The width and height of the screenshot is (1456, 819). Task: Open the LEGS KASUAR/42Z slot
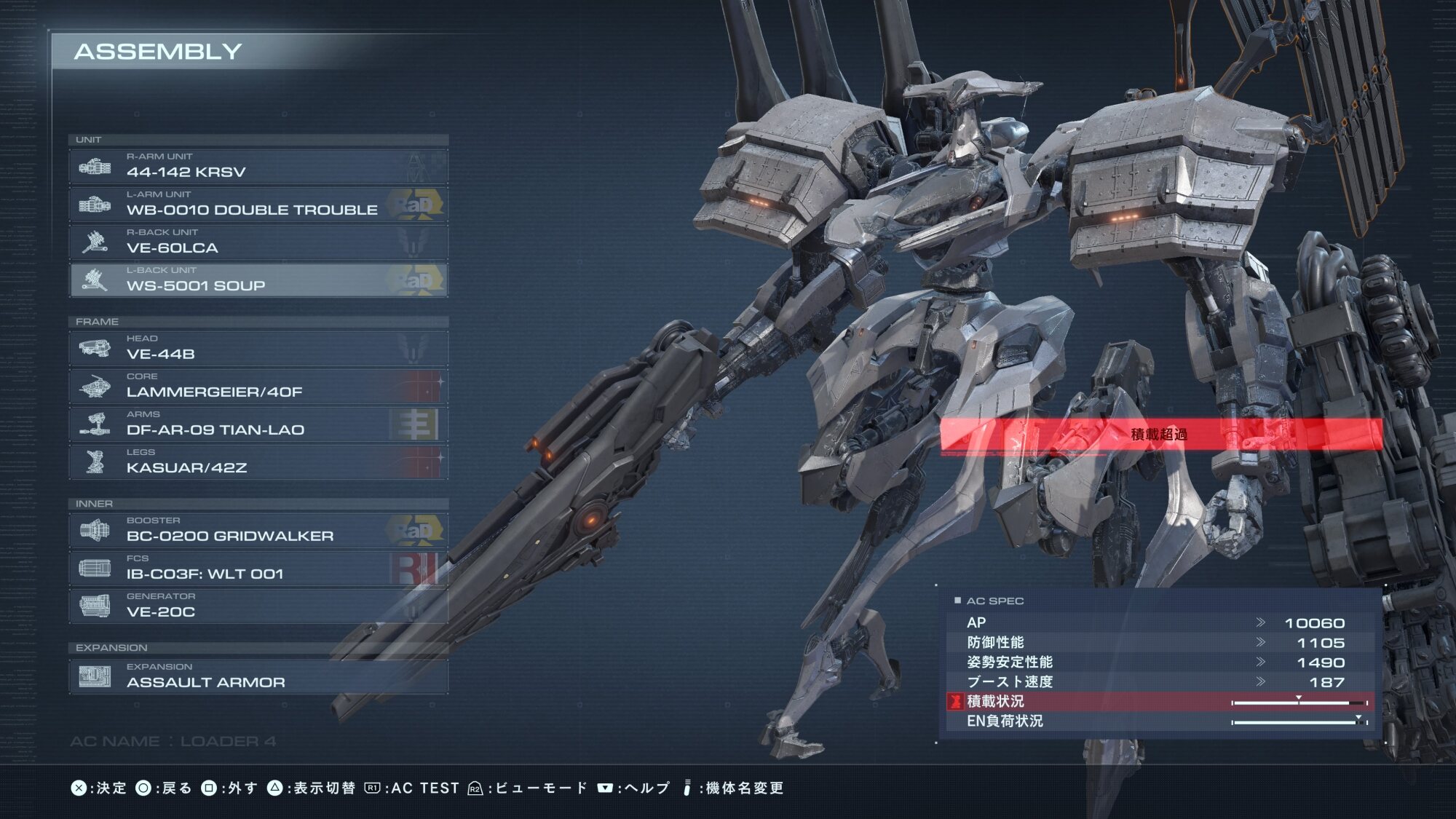pyautogui.click(x=258, y=462)
